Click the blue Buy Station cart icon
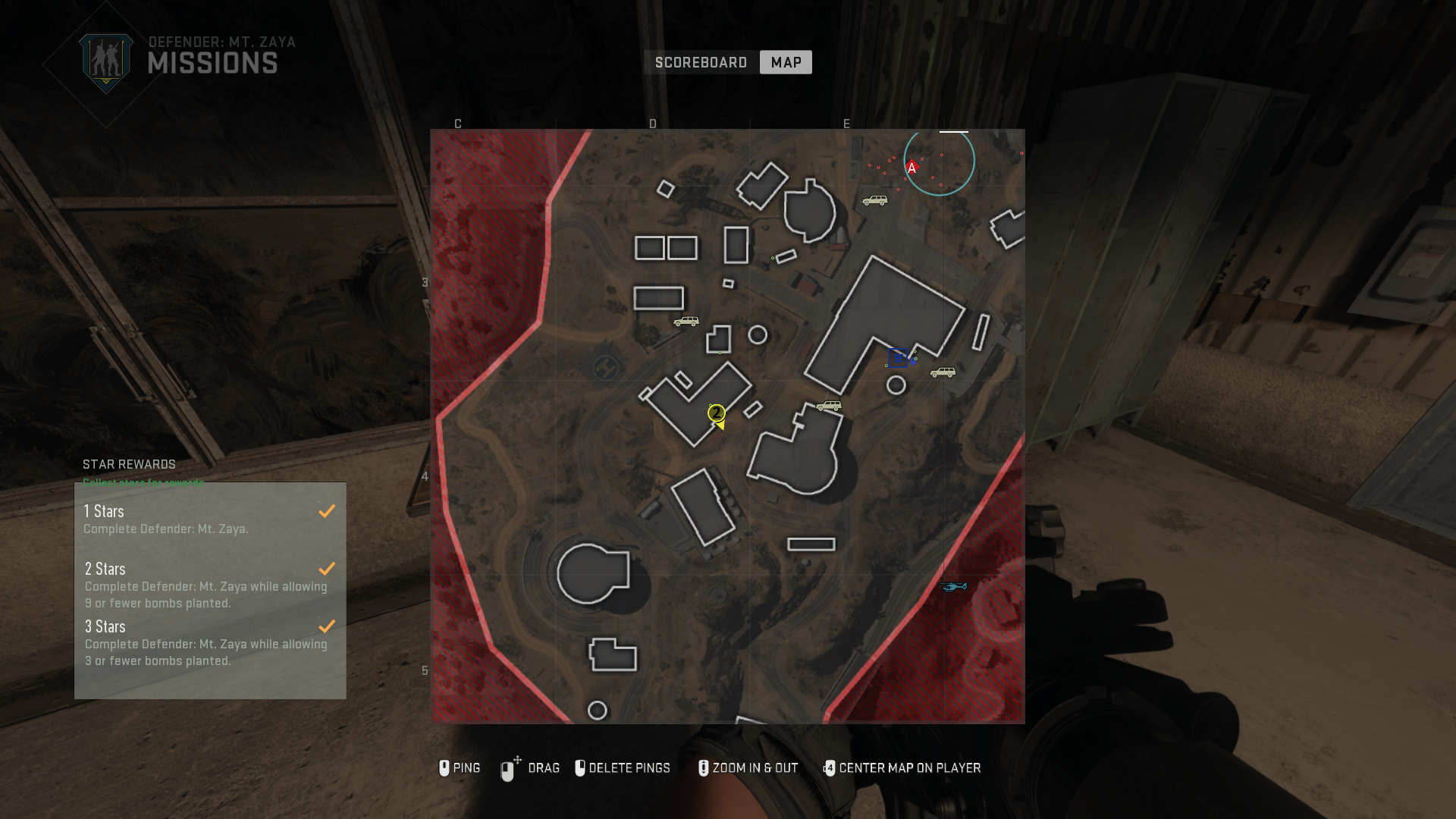 tap(898, 358)
